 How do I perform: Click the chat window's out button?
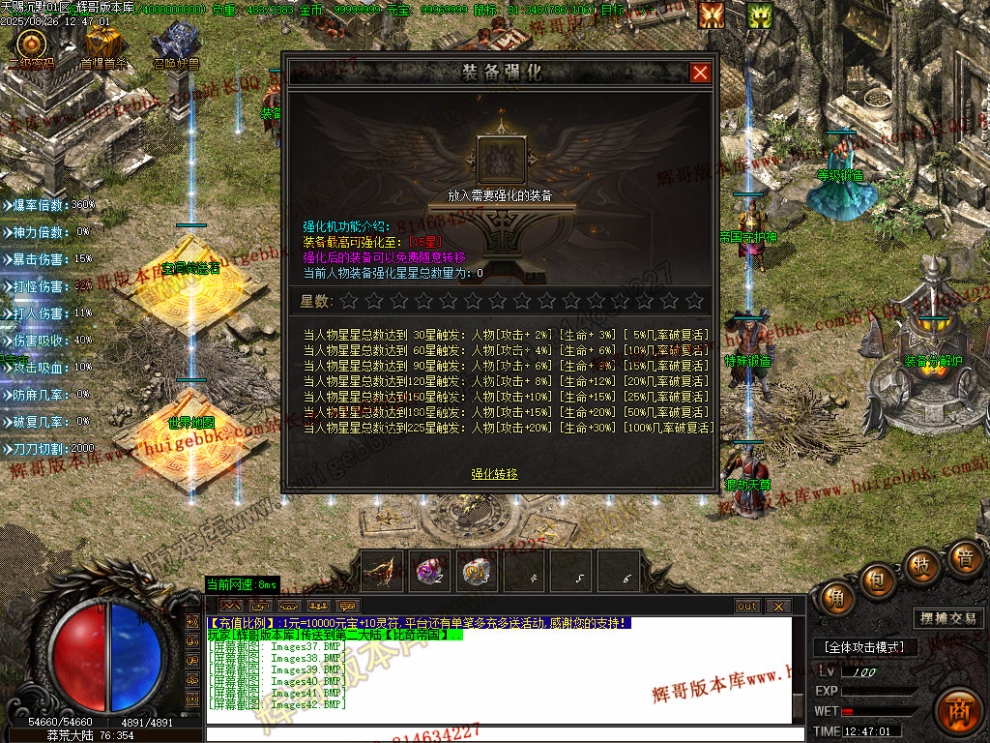(747, 606)
